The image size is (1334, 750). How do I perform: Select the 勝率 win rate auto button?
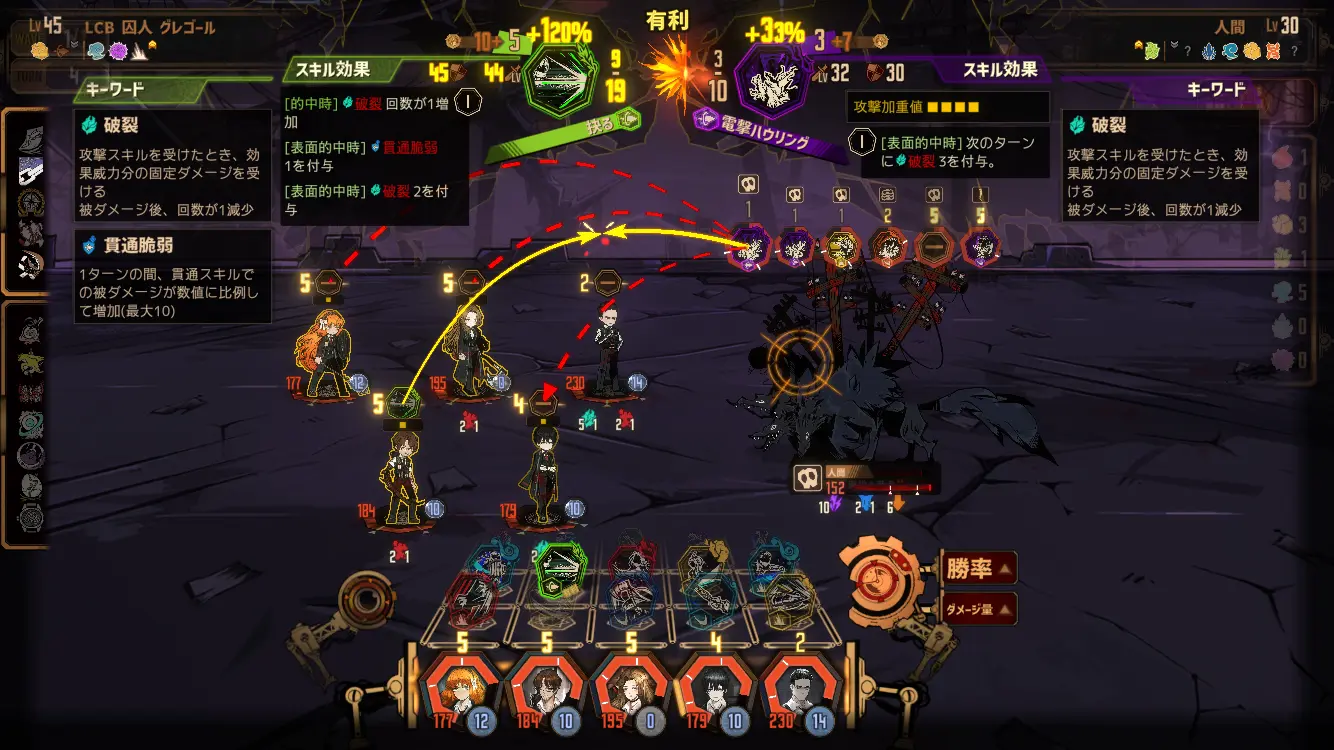point(978,569)
